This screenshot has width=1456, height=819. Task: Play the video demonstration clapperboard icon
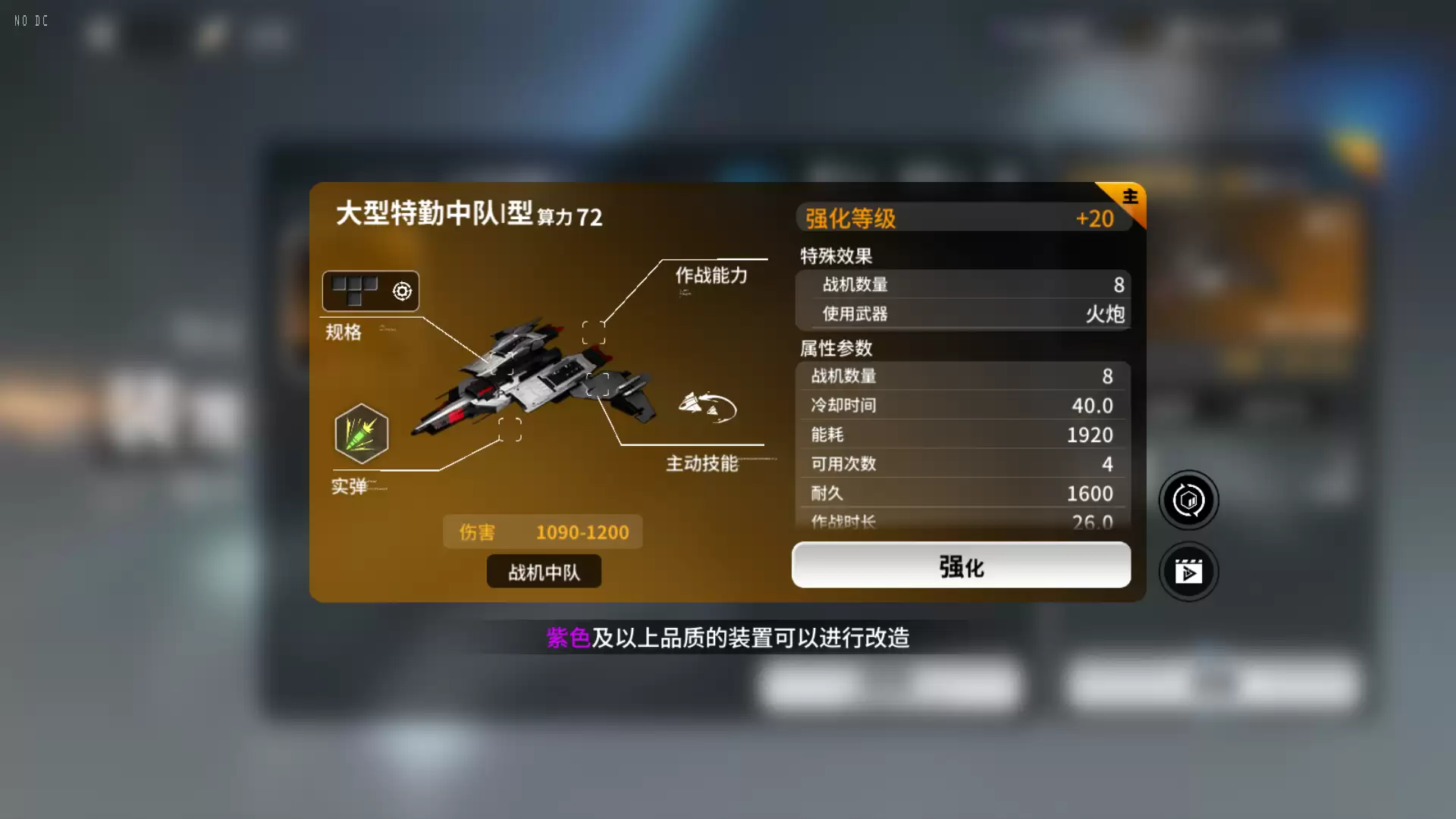click(1188, 571)
